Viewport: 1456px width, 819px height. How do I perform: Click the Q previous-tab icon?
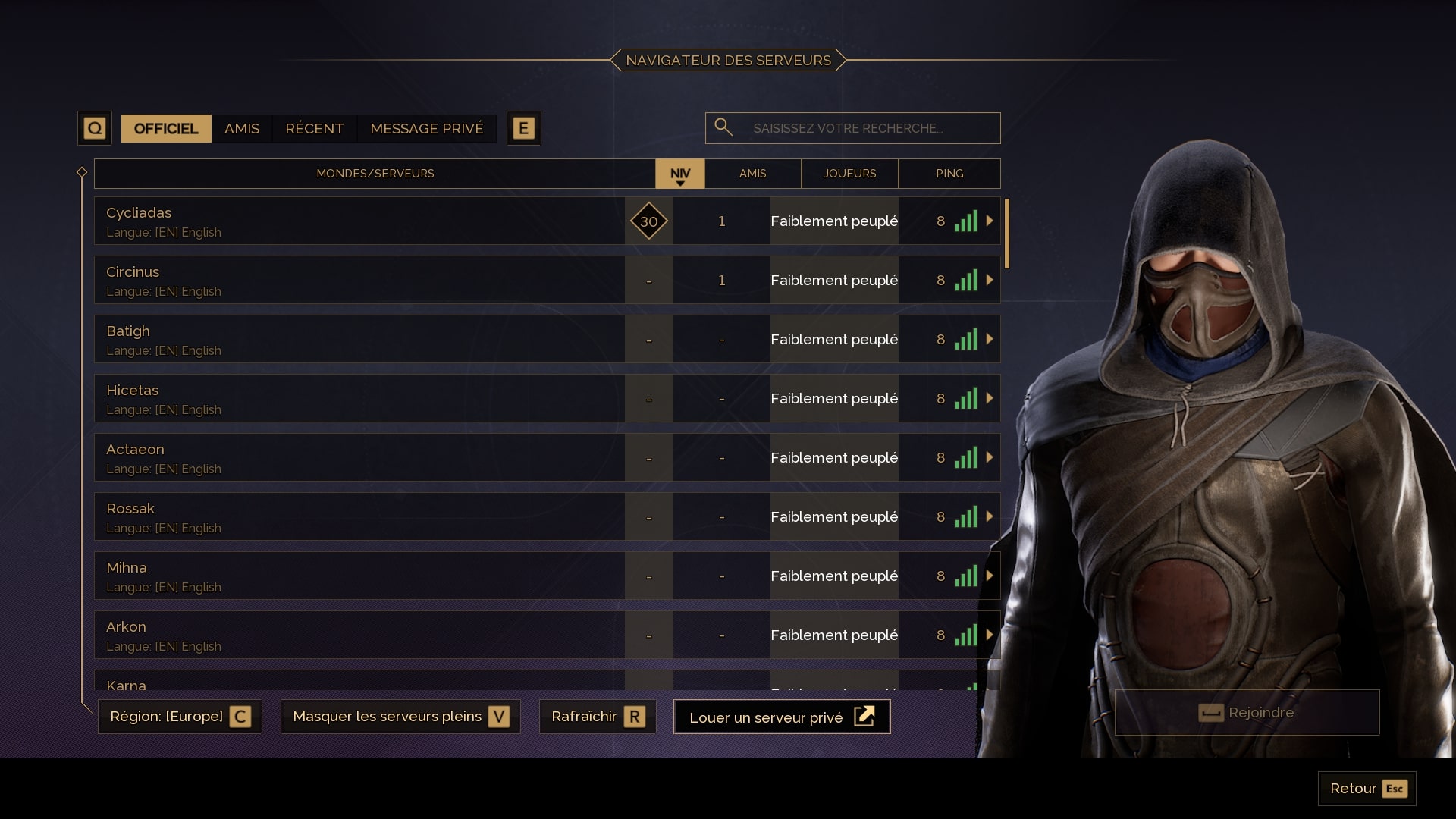click(94, 128)
